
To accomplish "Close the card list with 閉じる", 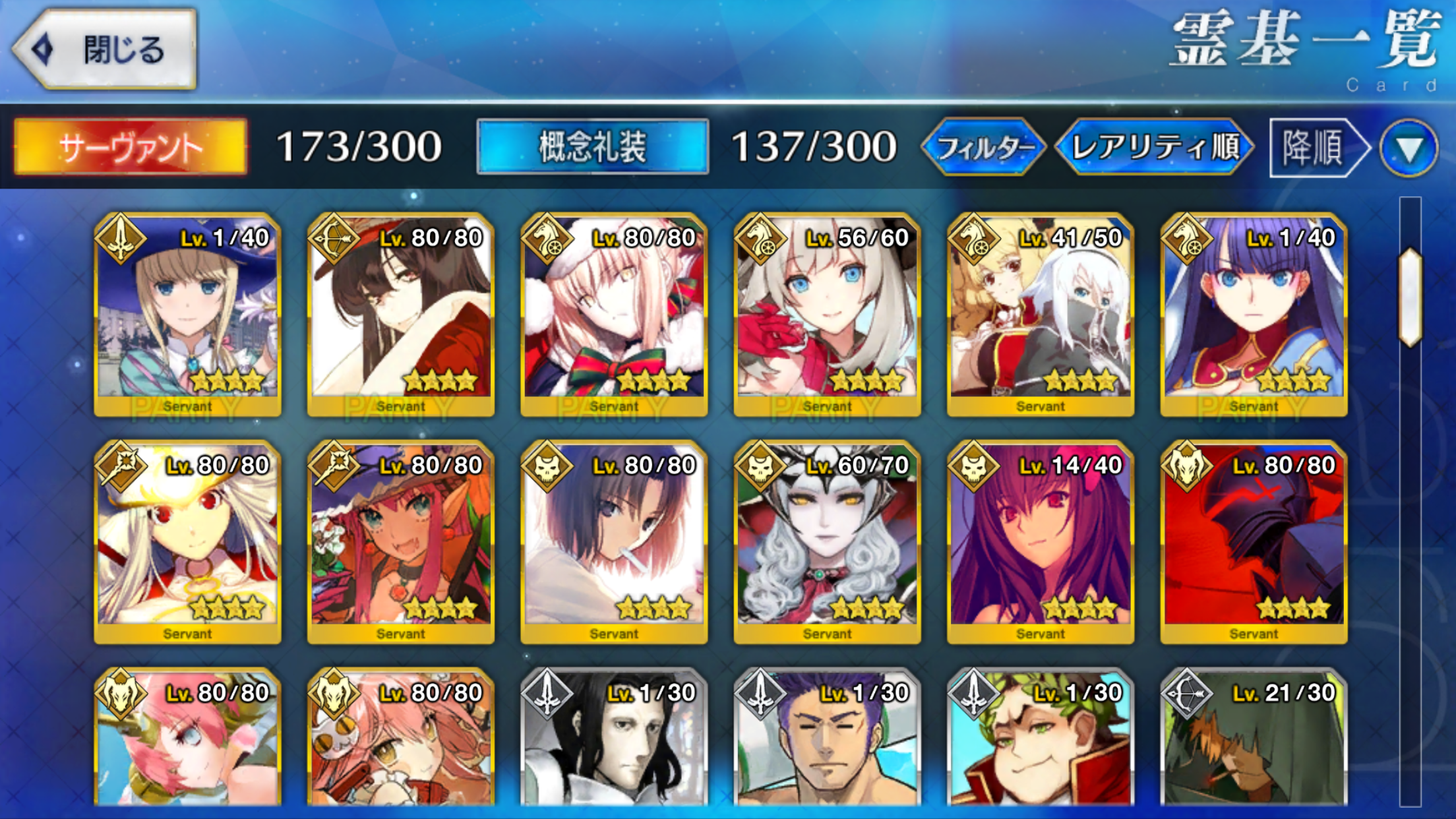I will click(106, 49).
